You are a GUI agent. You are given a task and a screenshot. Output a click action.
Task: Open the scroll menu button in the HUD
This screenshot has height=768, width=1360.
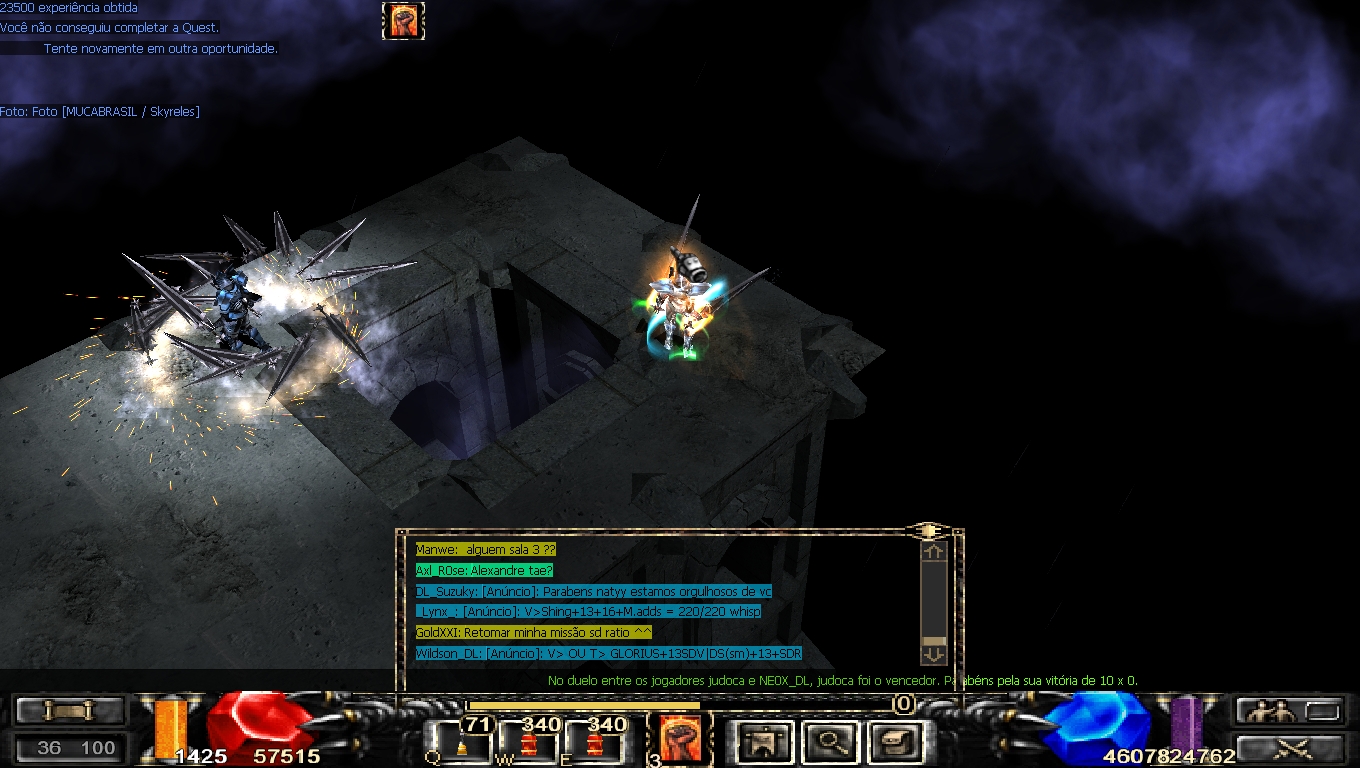[69, 711]
